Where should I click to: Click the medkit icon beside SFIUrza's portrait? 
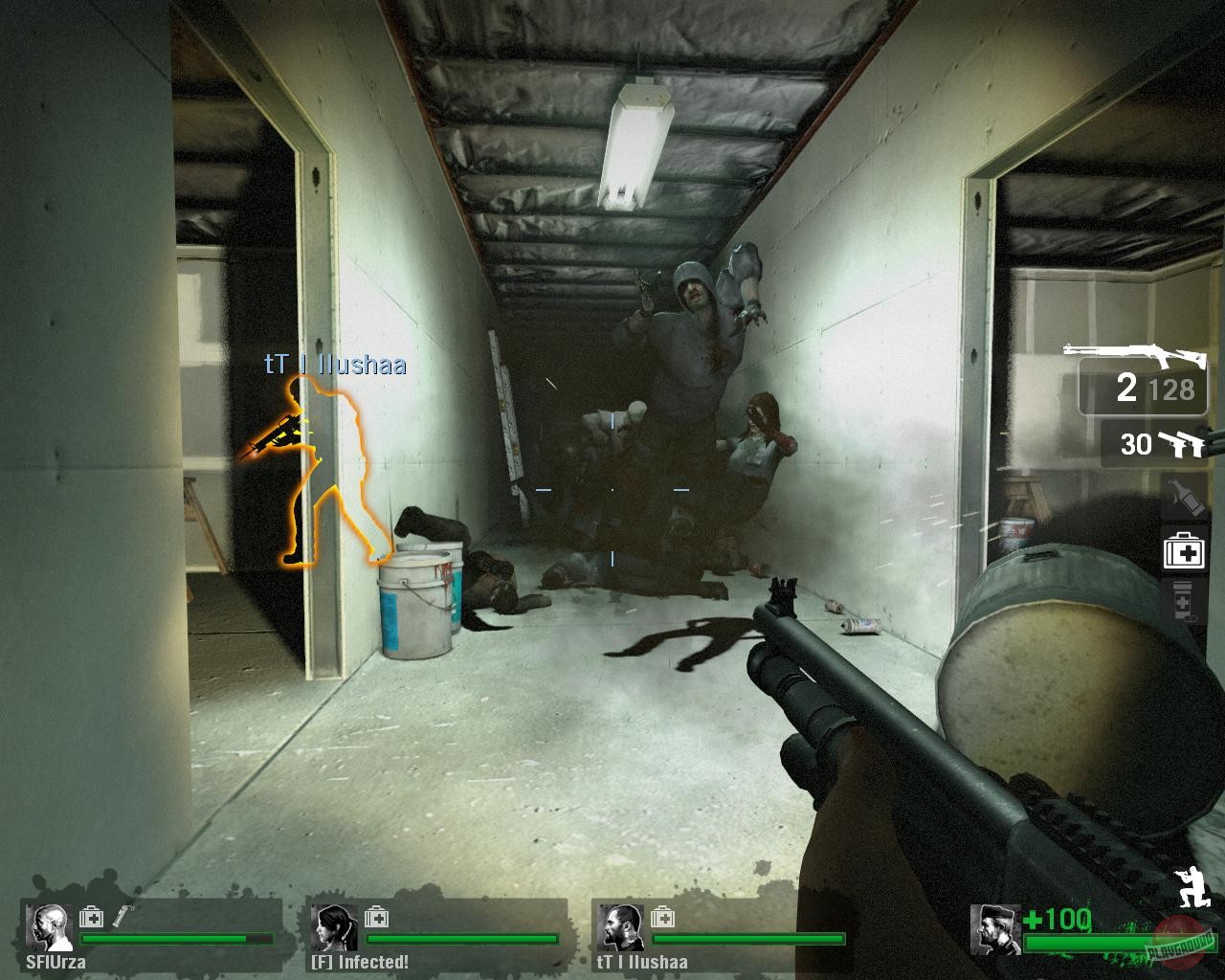[91, 916]
